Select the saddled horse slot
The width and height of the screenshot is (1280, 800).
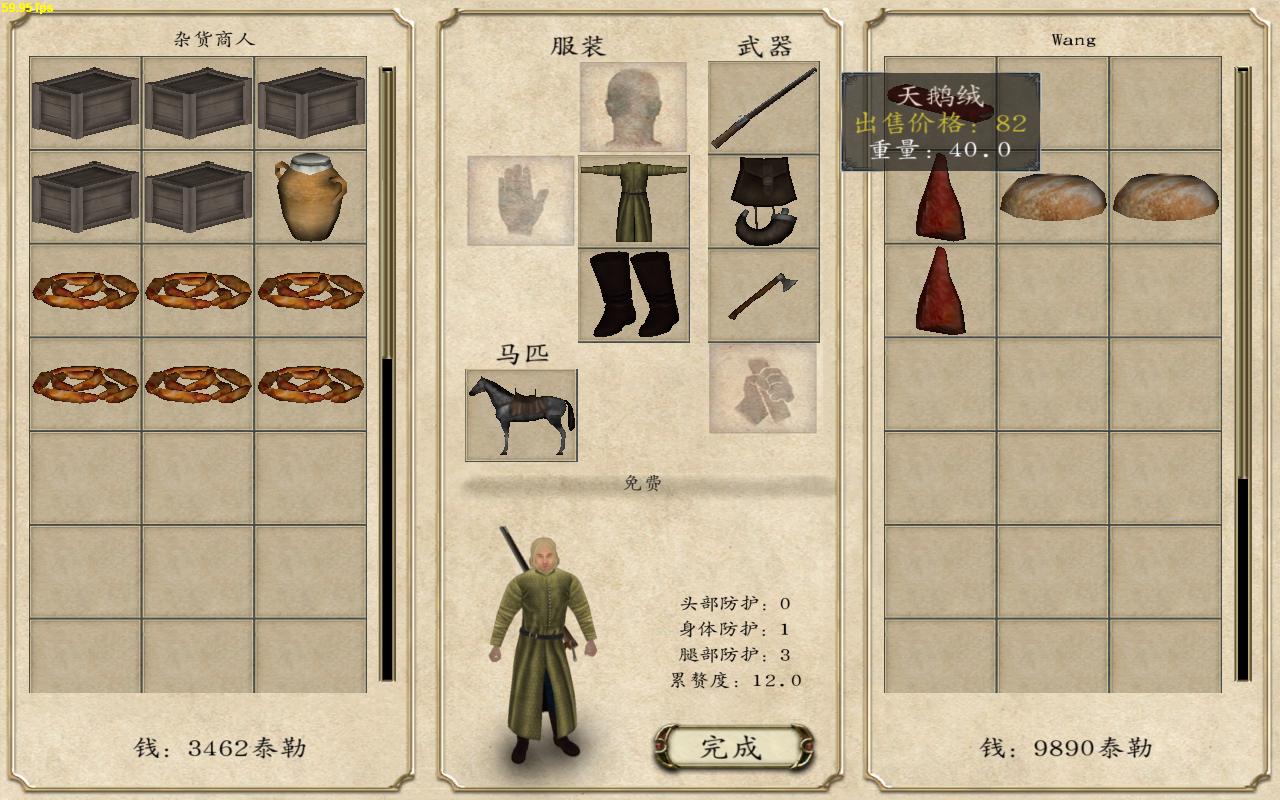point(521,415)
